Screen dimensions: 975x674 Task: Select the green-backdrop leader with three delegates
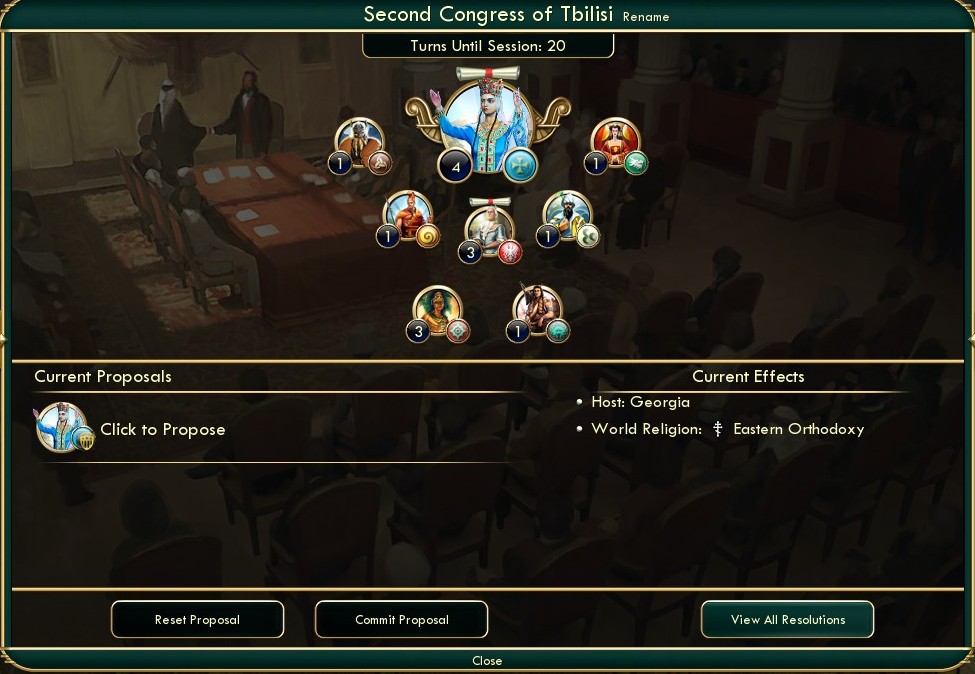pos(438,310)
